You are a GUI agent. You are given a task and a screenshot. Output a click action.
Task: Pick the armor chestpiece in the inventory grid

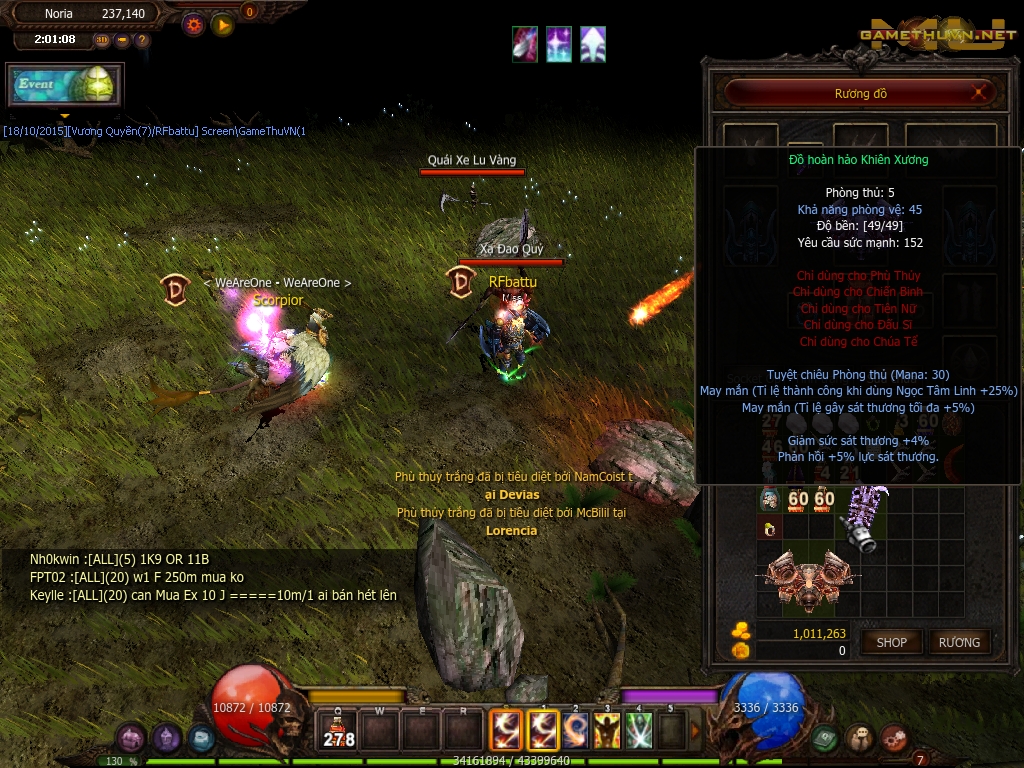pyautogui.click(x=808, y=580)
